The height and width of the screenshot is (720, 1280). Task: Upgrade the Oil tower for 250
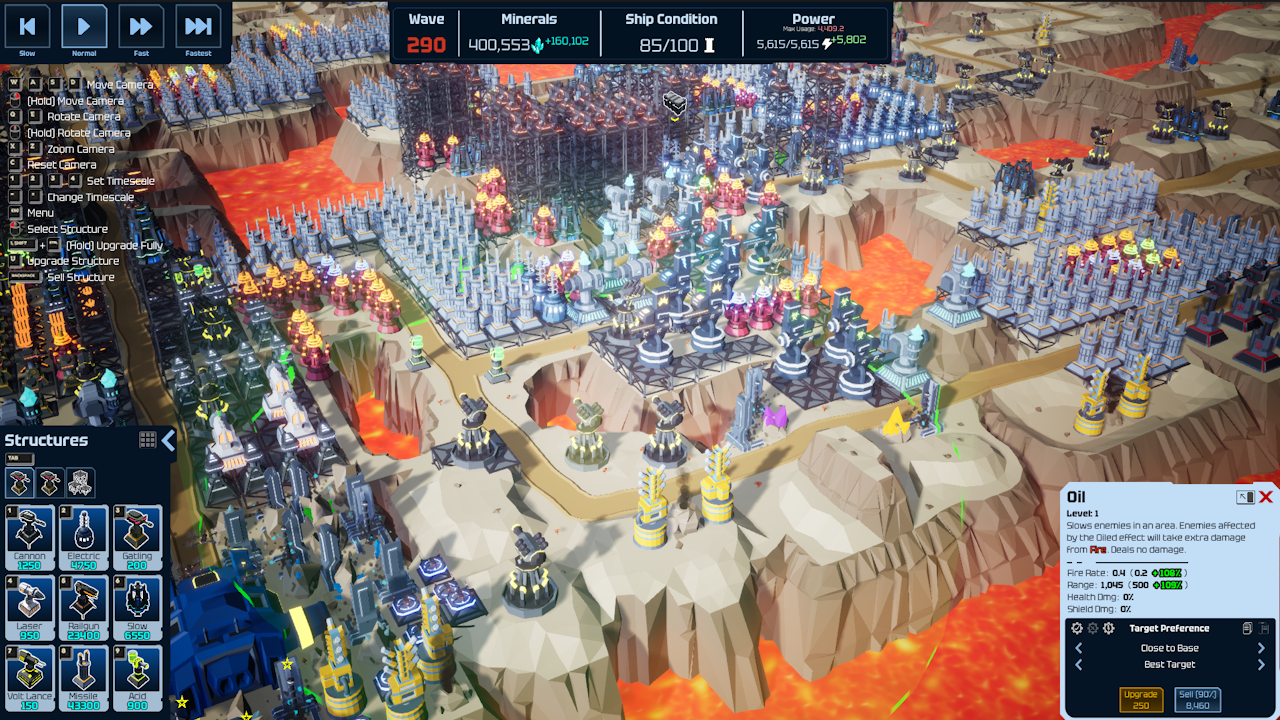coord(1140,699)
